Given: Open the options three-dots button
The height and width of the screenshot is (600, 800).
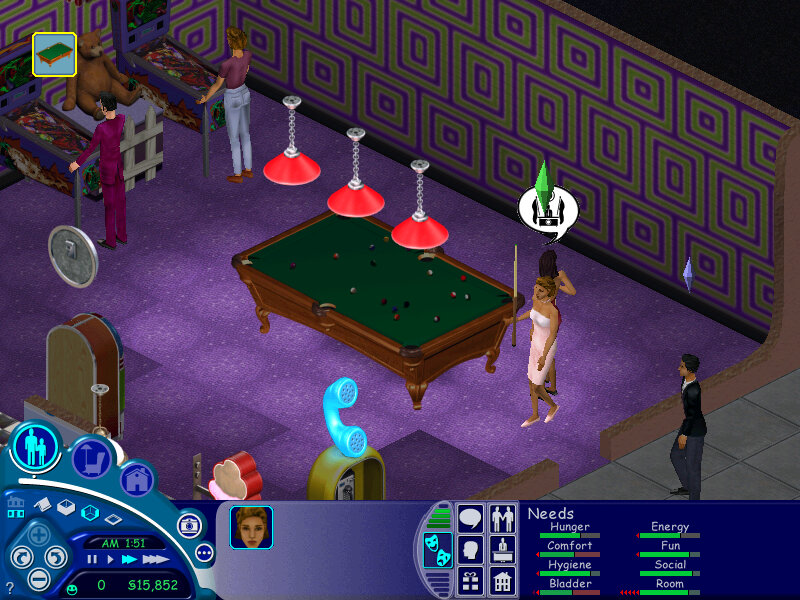Looking at the screenshot, I should pos(204,552).
